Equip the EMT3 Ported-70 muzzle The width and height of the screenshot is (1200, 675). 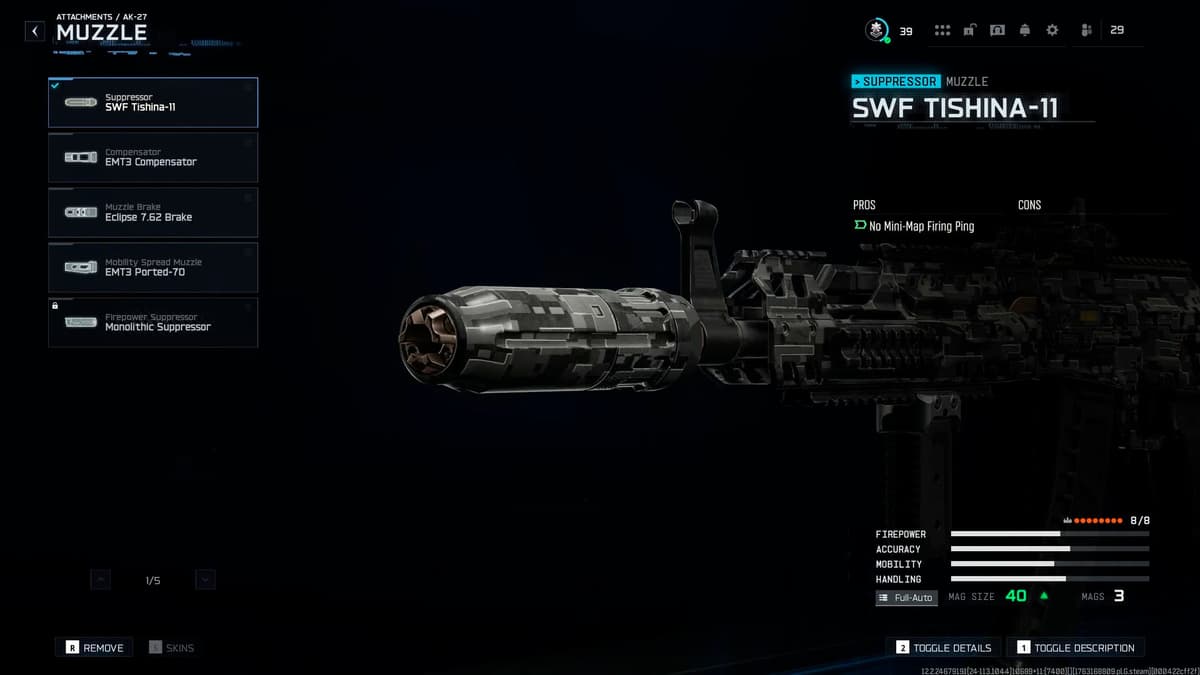pos(153,267)
